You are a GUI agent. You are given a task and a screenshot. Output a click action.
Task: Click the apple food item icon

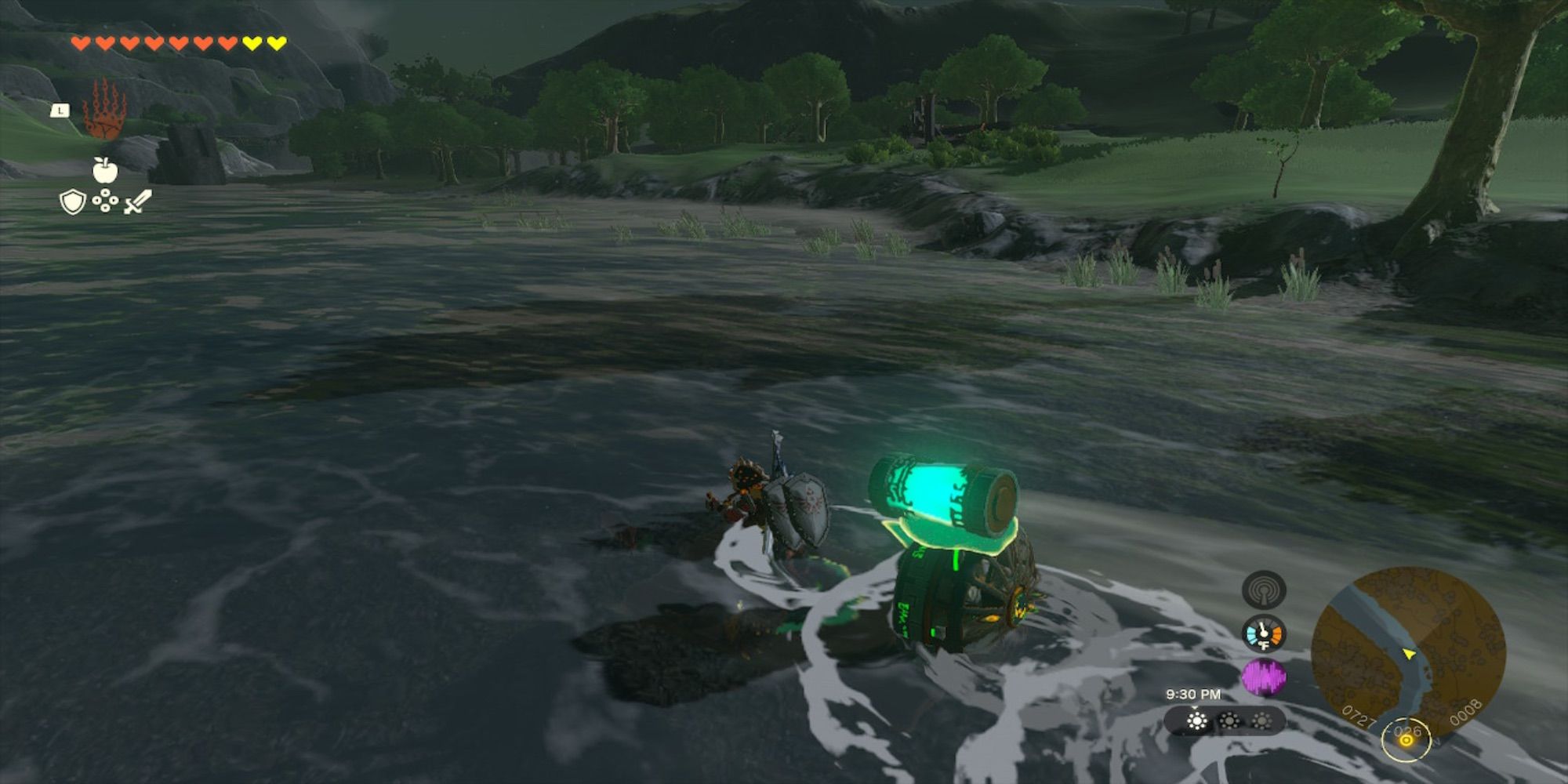(105, 169)
